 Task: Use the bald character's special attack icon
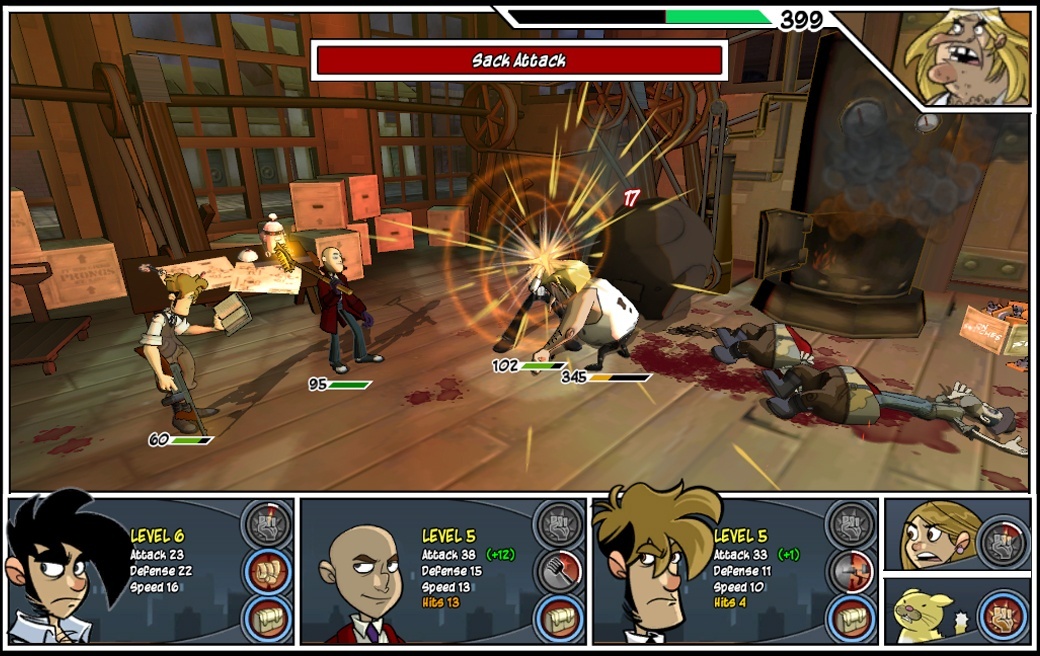click(x=559, y=524)
